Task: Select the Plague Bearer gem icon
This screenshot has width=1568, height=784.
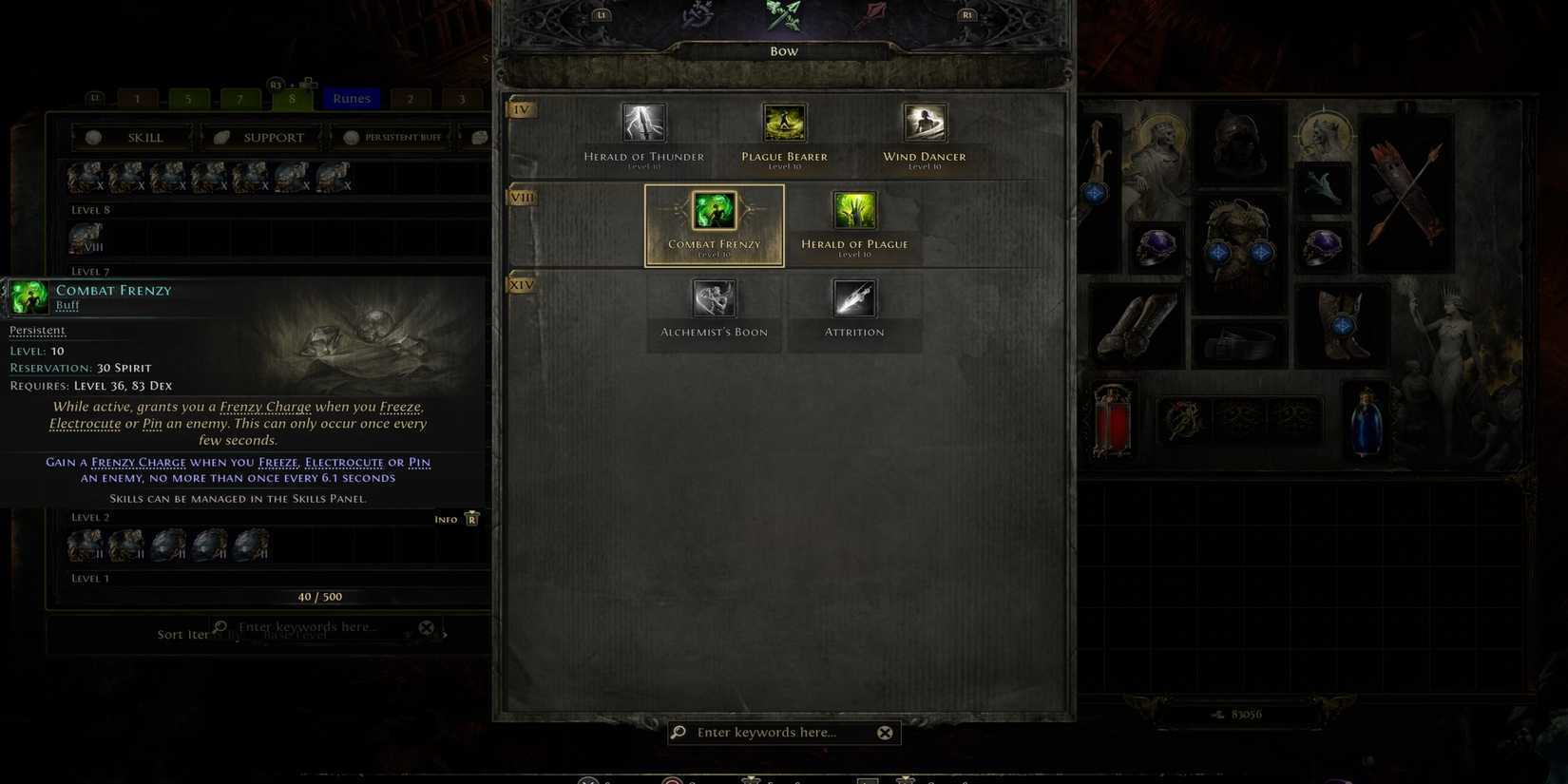Action: (x=783, y=122)
